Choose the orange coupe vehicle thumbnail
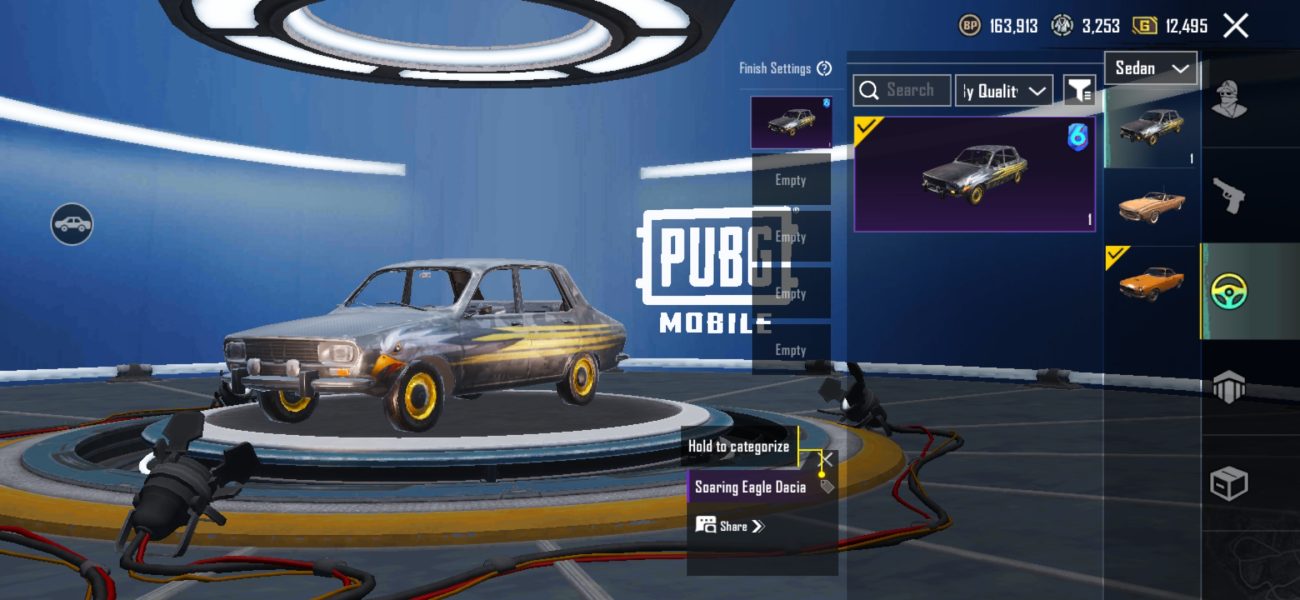Image resolution: width=1300 pixels, height=600 pixels. coord(1151,283)
